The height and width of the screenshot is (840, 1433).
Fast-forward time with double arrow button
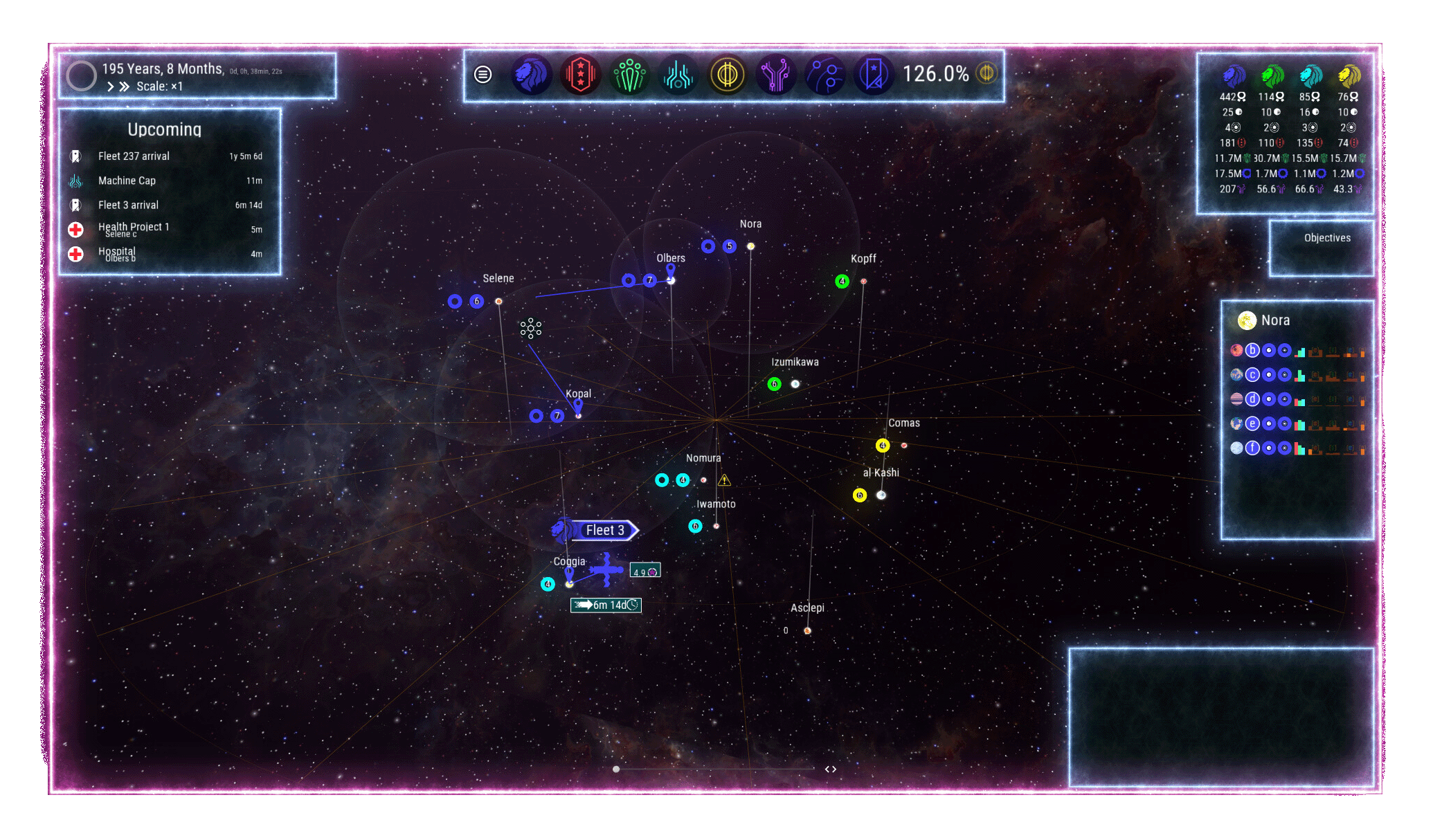[124, 86]
